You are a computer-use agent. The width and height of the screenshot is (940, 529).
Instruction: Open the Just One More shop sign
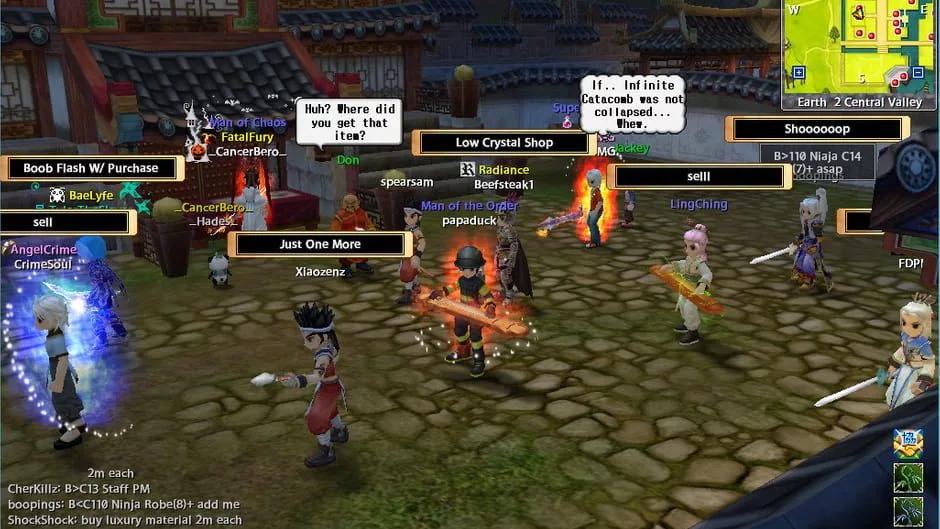(x=320, y=244)
